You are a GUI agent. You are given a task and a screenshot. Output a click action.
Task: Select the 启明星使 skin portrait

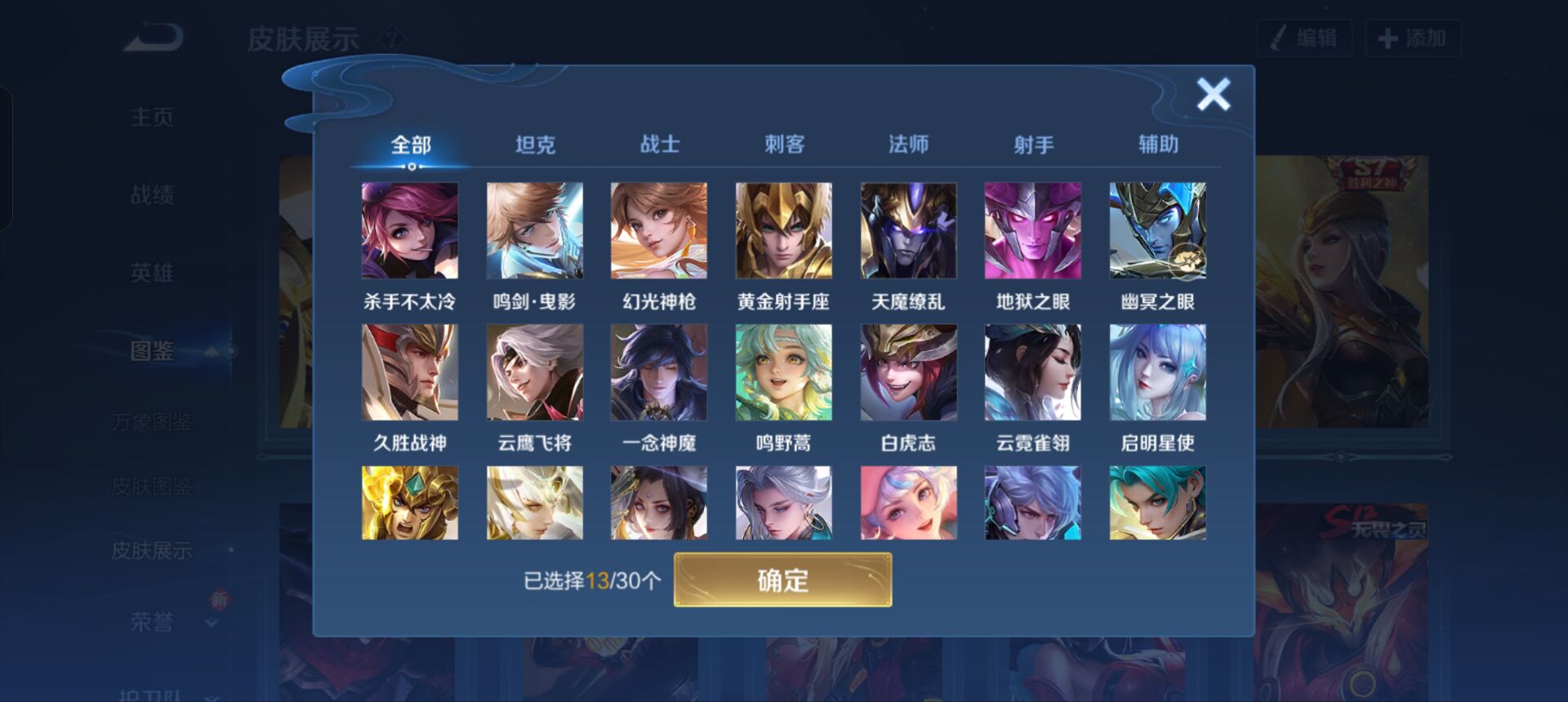1157,372
